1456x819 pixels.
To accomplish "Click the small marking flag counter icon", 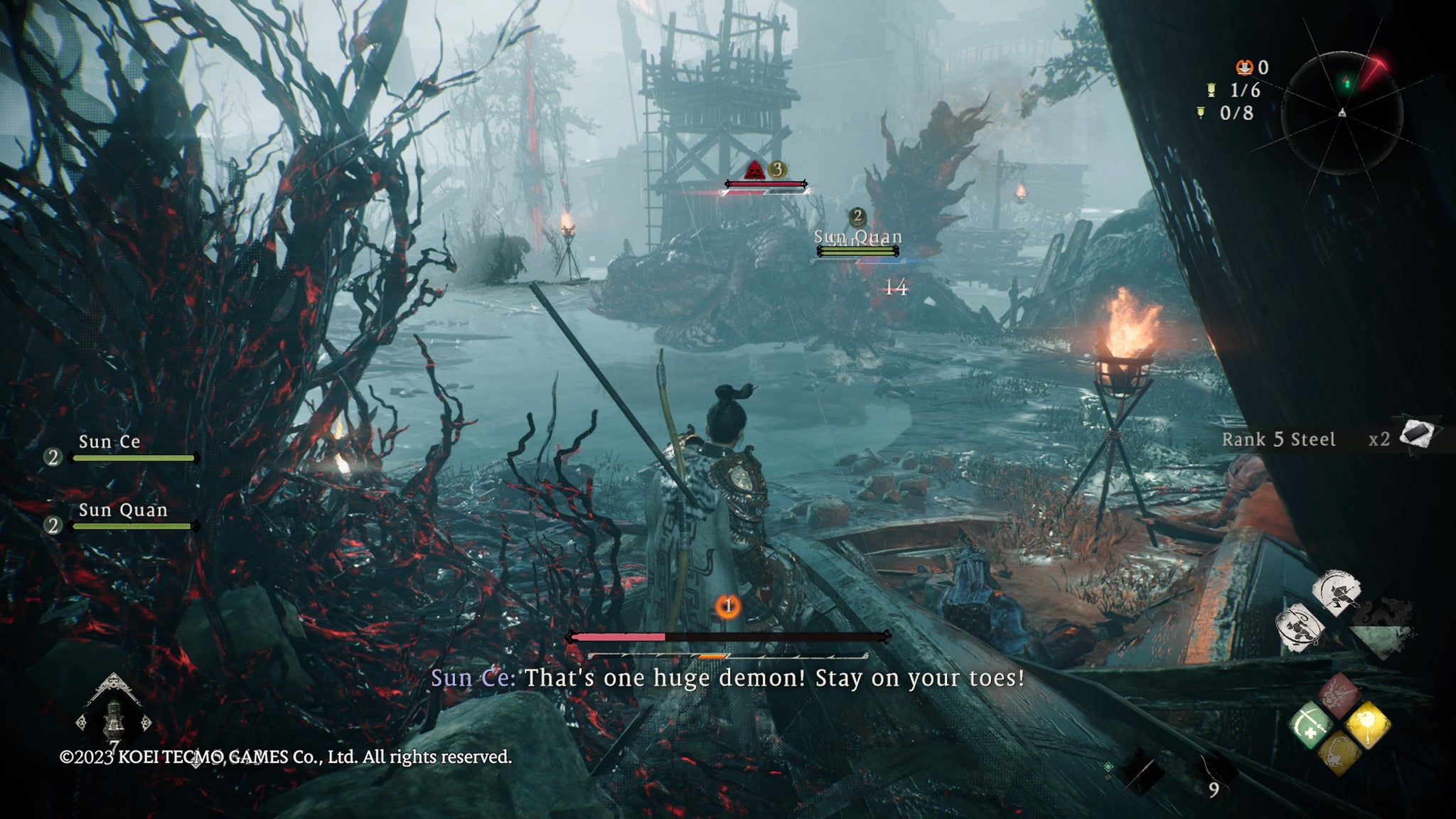I will click(x=1201, y=113).
